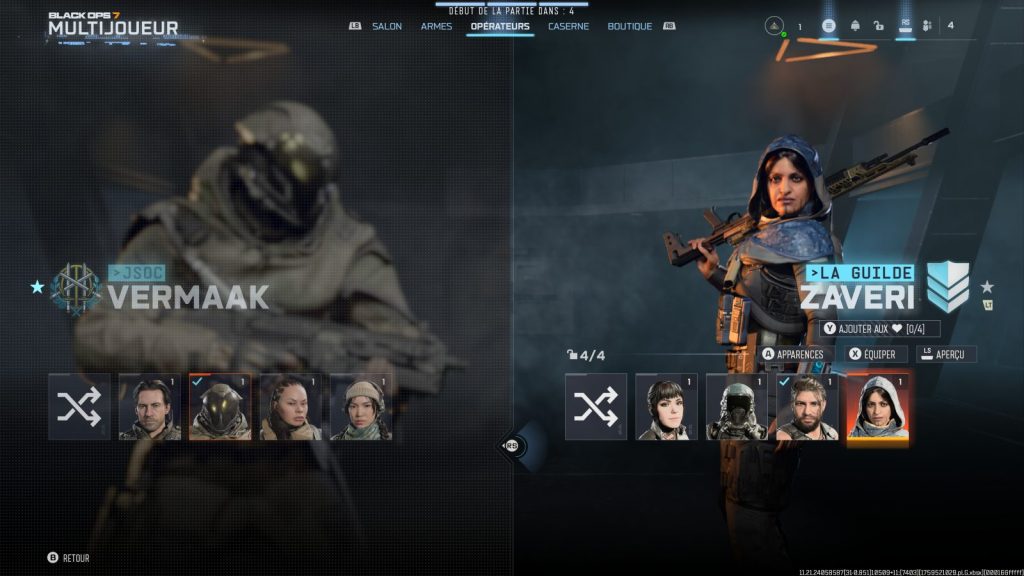Select the Opérateurs tab

[500, 26]
